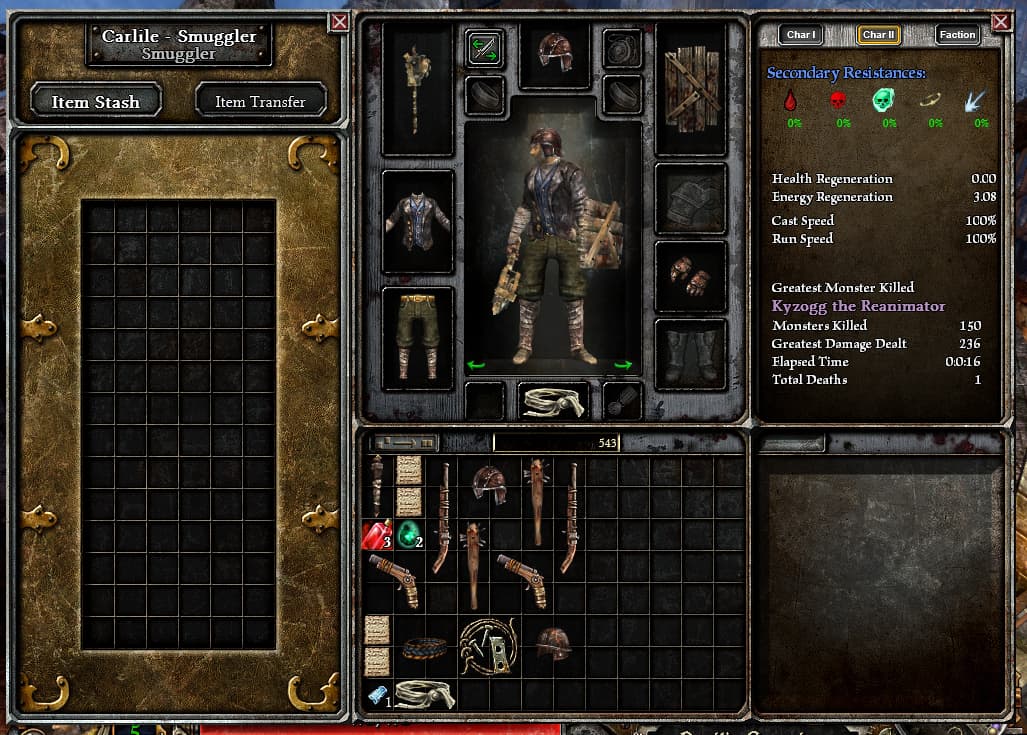Select the equipped helmet slot
The width and height of the screenshot is (1027, 735).
553,52
